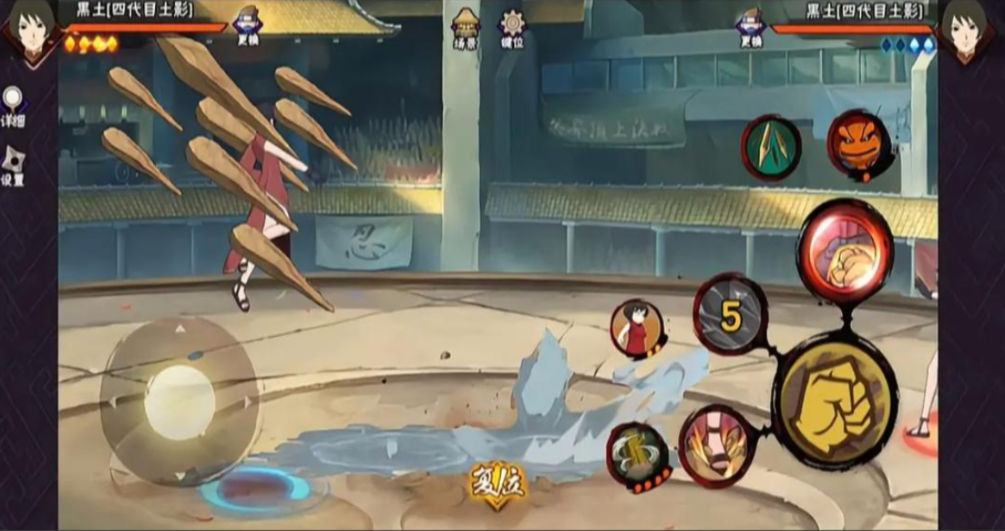Open the 键位 key layout gear
Screen dimensions: 1005x531
pyautogui.click(x=513, y=27)
